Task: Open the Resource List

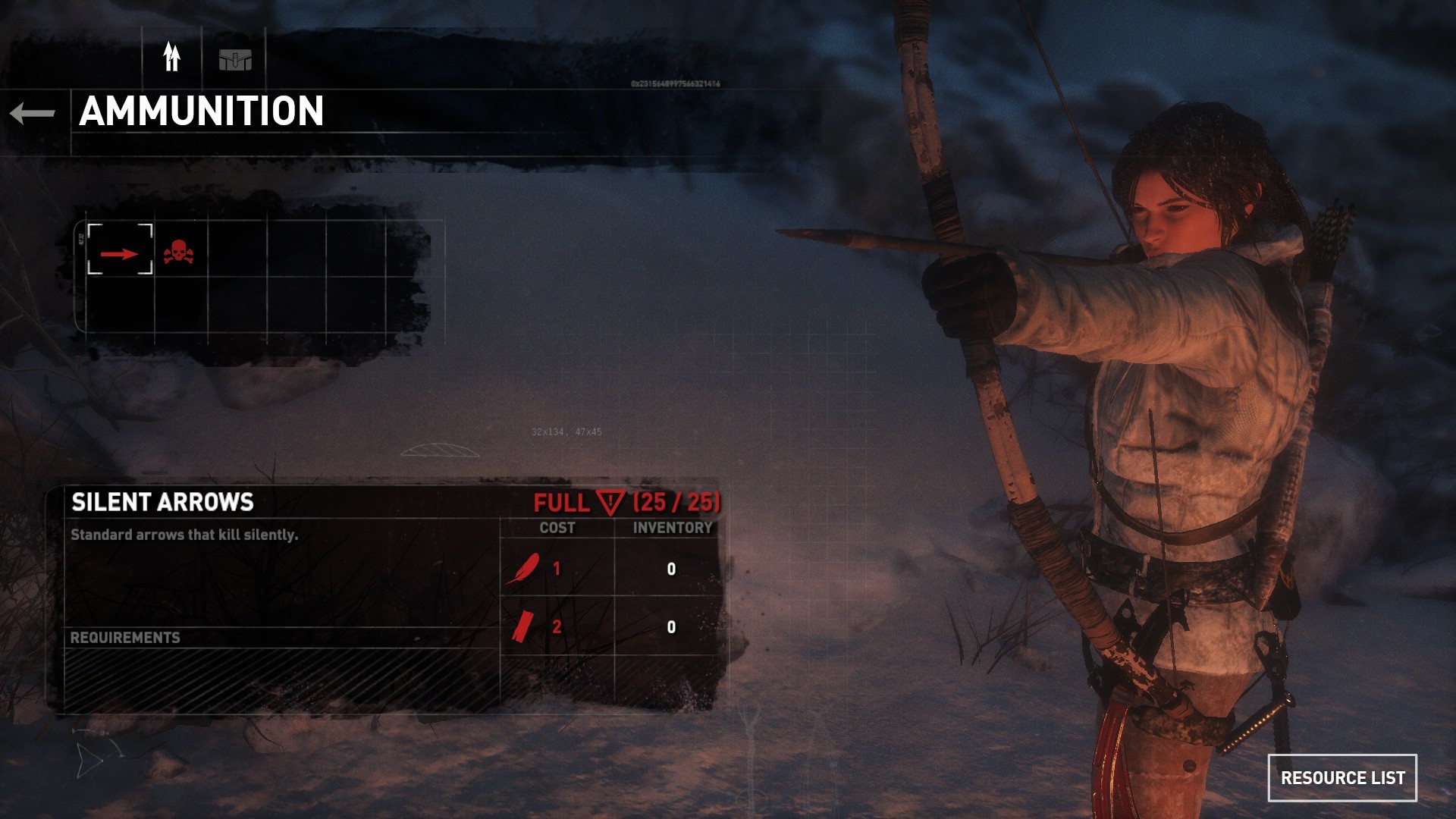Action: click(x=1341, y=777)
